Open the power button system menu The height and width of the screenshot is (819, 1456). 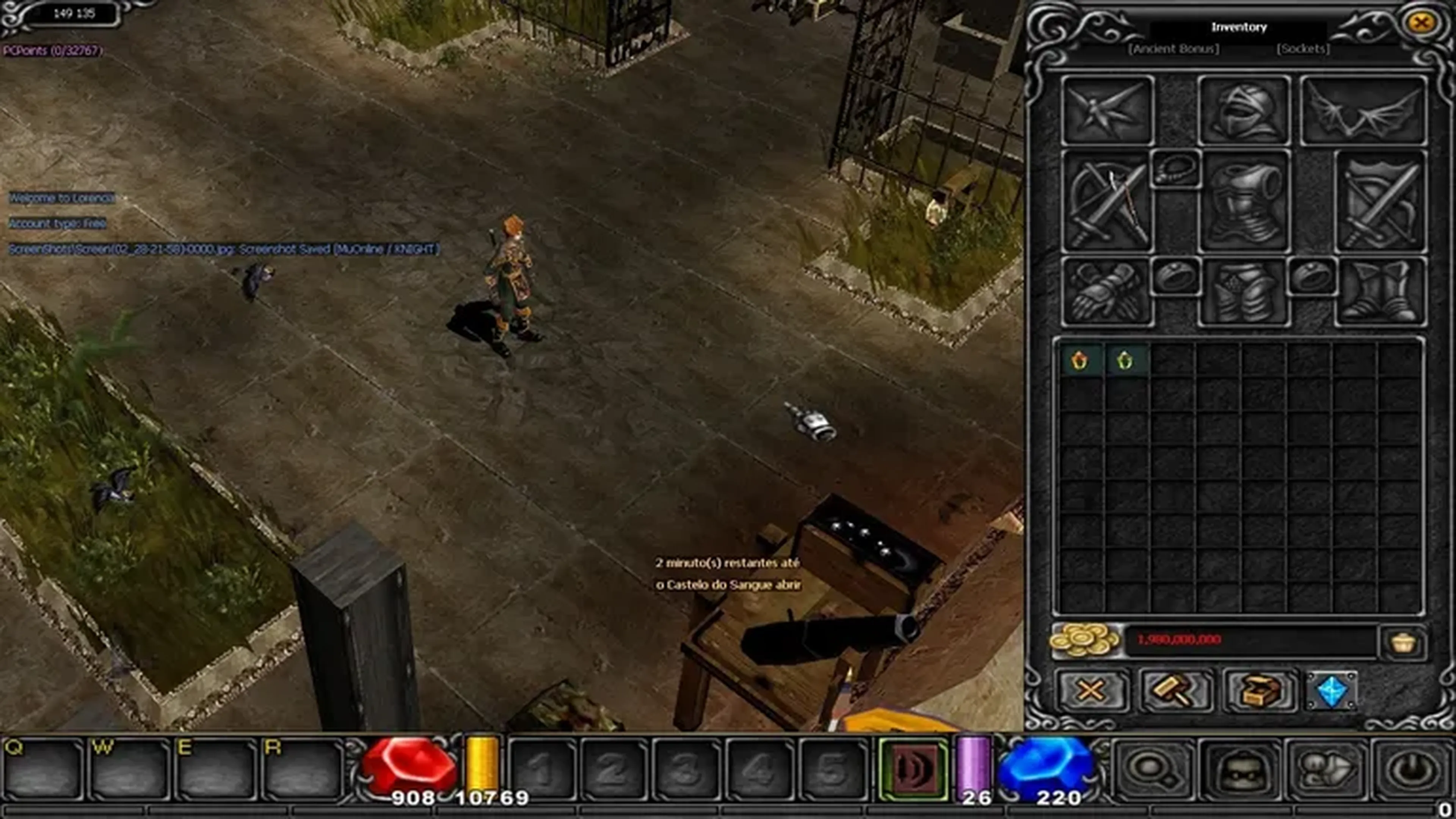1413,769
